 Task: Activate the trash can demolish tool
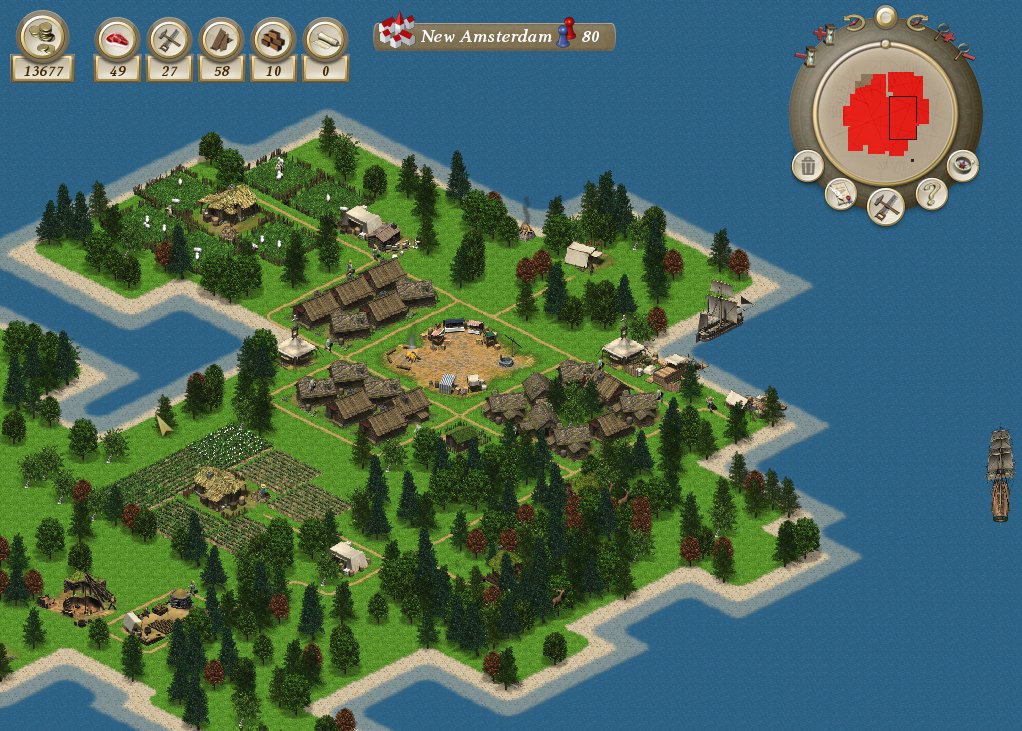808,166
